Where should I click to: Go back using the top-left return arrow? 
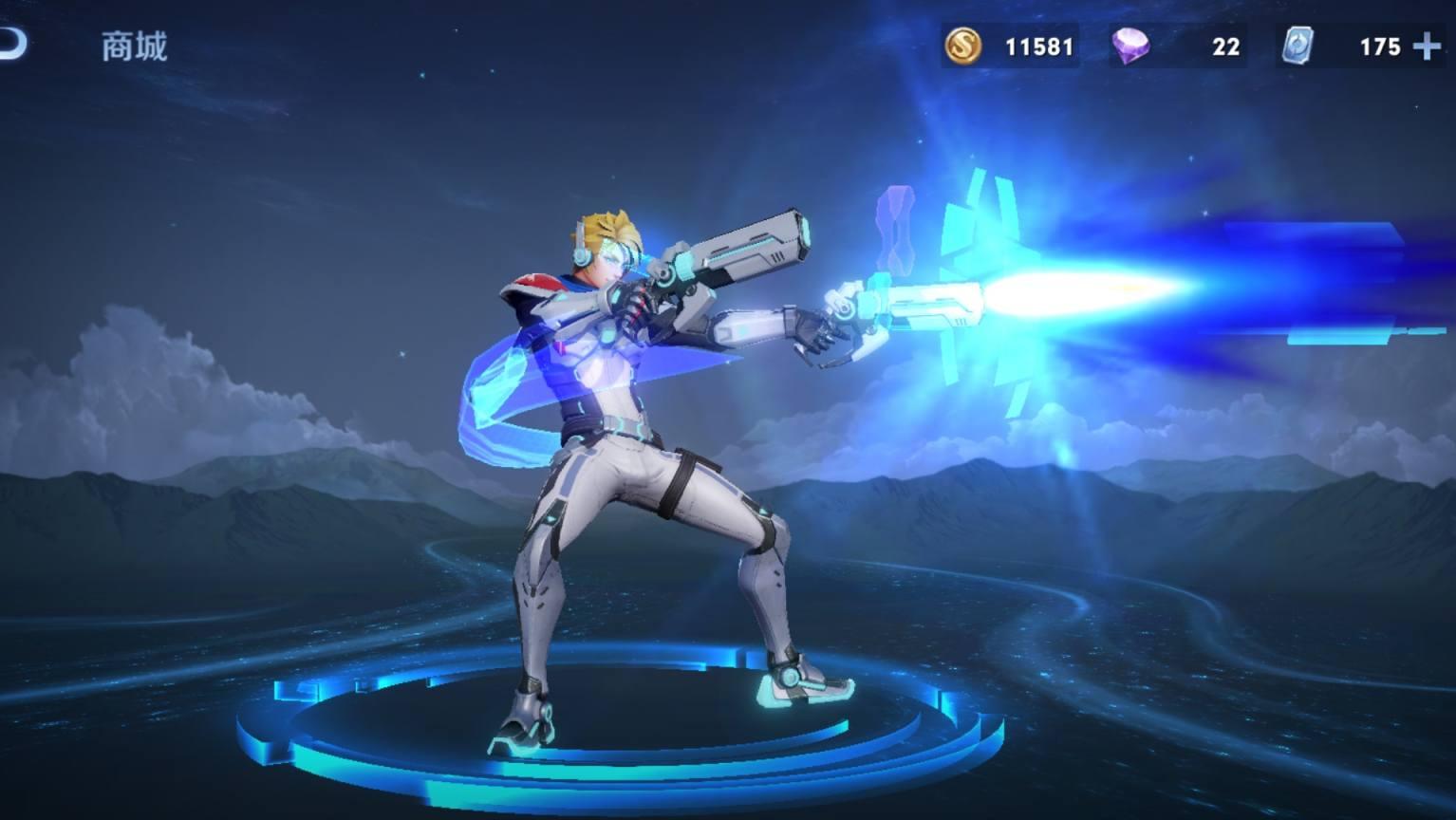(13, 44)
